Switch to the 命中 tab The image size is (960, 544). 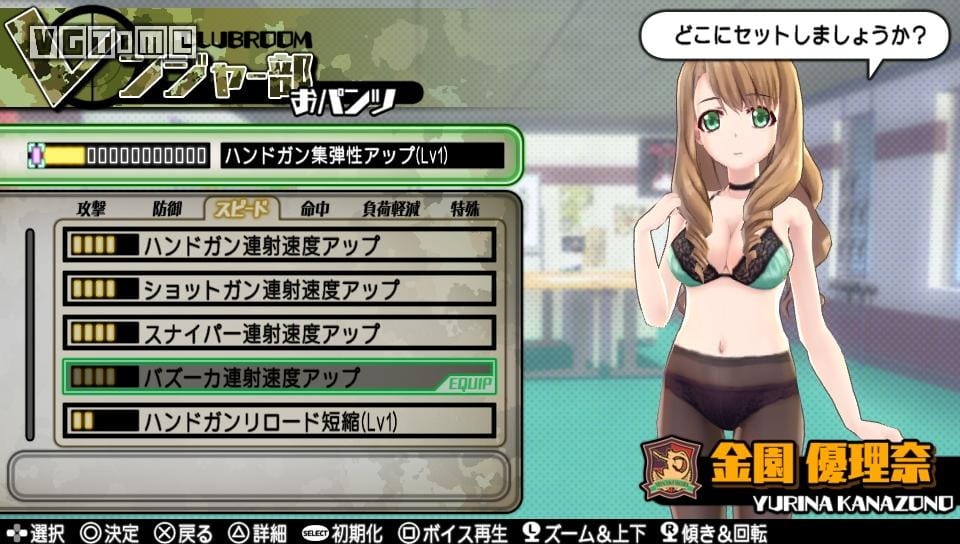[x=314, y=209]
